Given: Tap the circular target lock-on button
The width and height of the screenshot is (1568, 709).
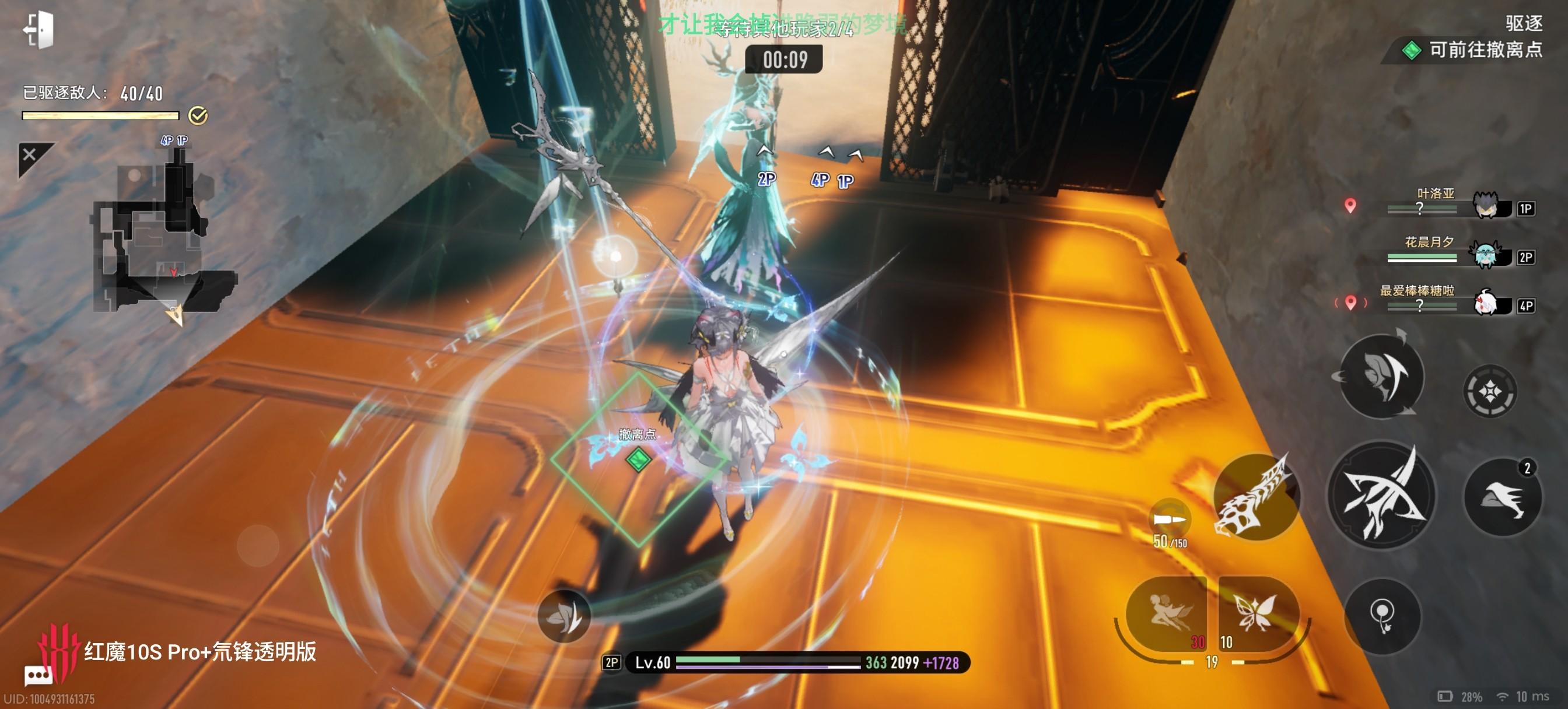Looking at the screenshot, I should click(1489, 391).
